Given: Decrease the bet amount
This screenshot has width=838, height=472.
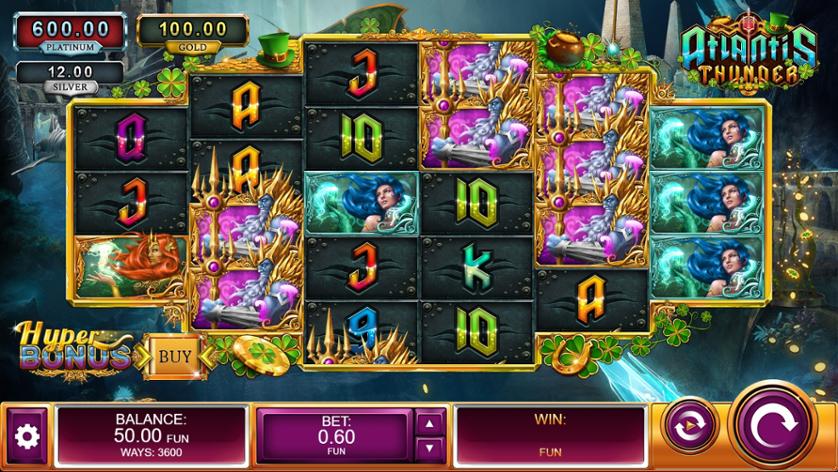Looking at the screenshot, I should [x=430, y=449].
